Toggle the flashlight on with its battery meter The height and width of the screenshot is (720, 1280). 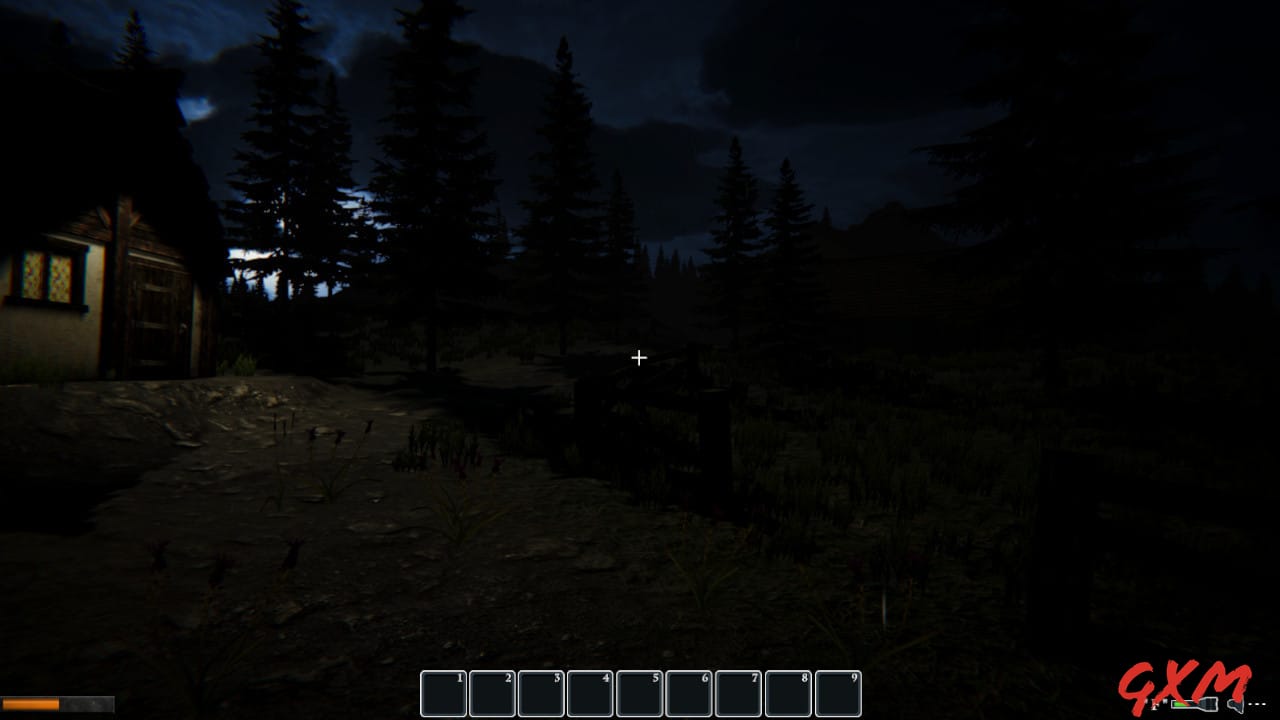tap(1193, 704)
